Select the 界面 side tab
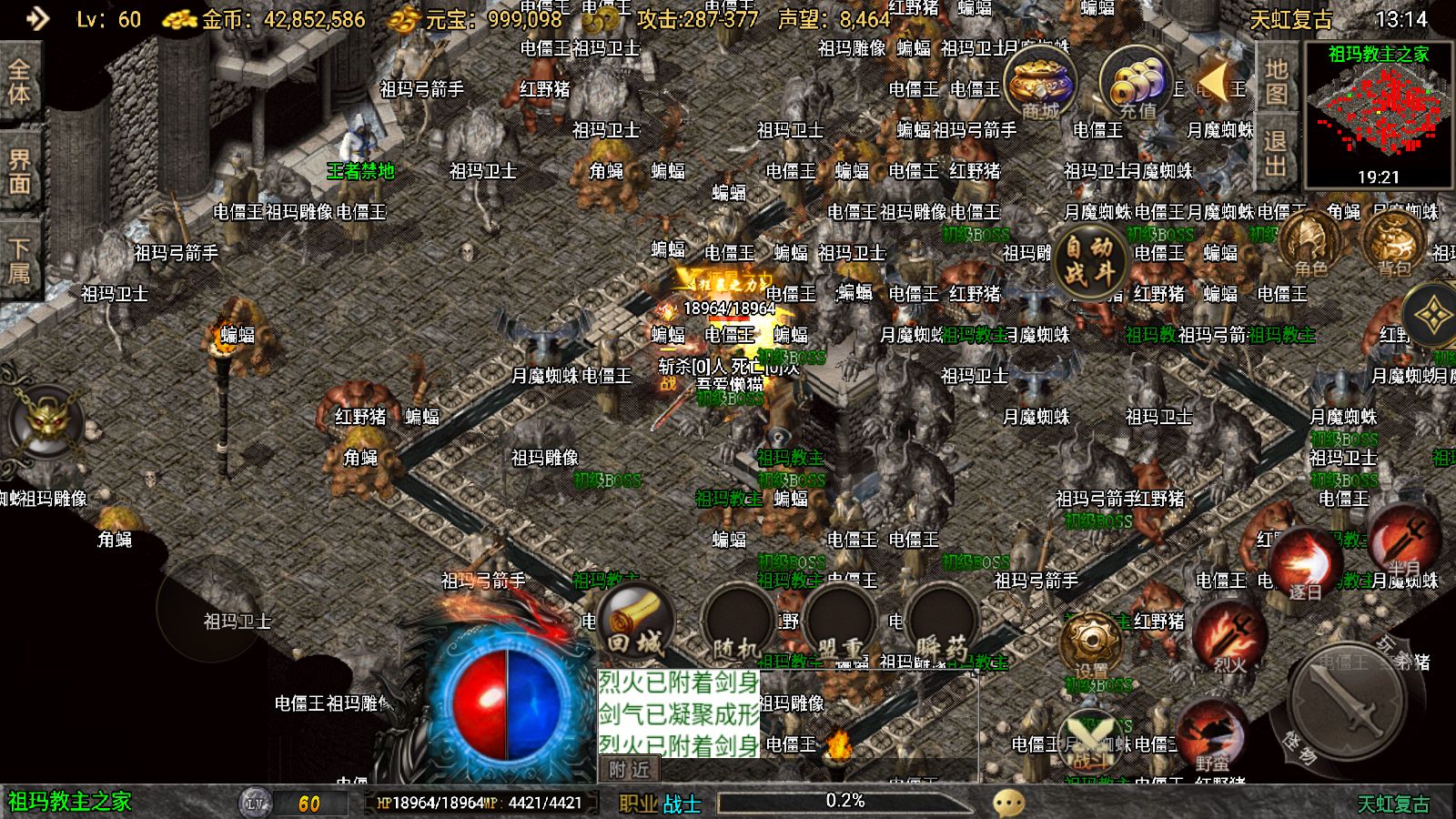 [19, 171]
